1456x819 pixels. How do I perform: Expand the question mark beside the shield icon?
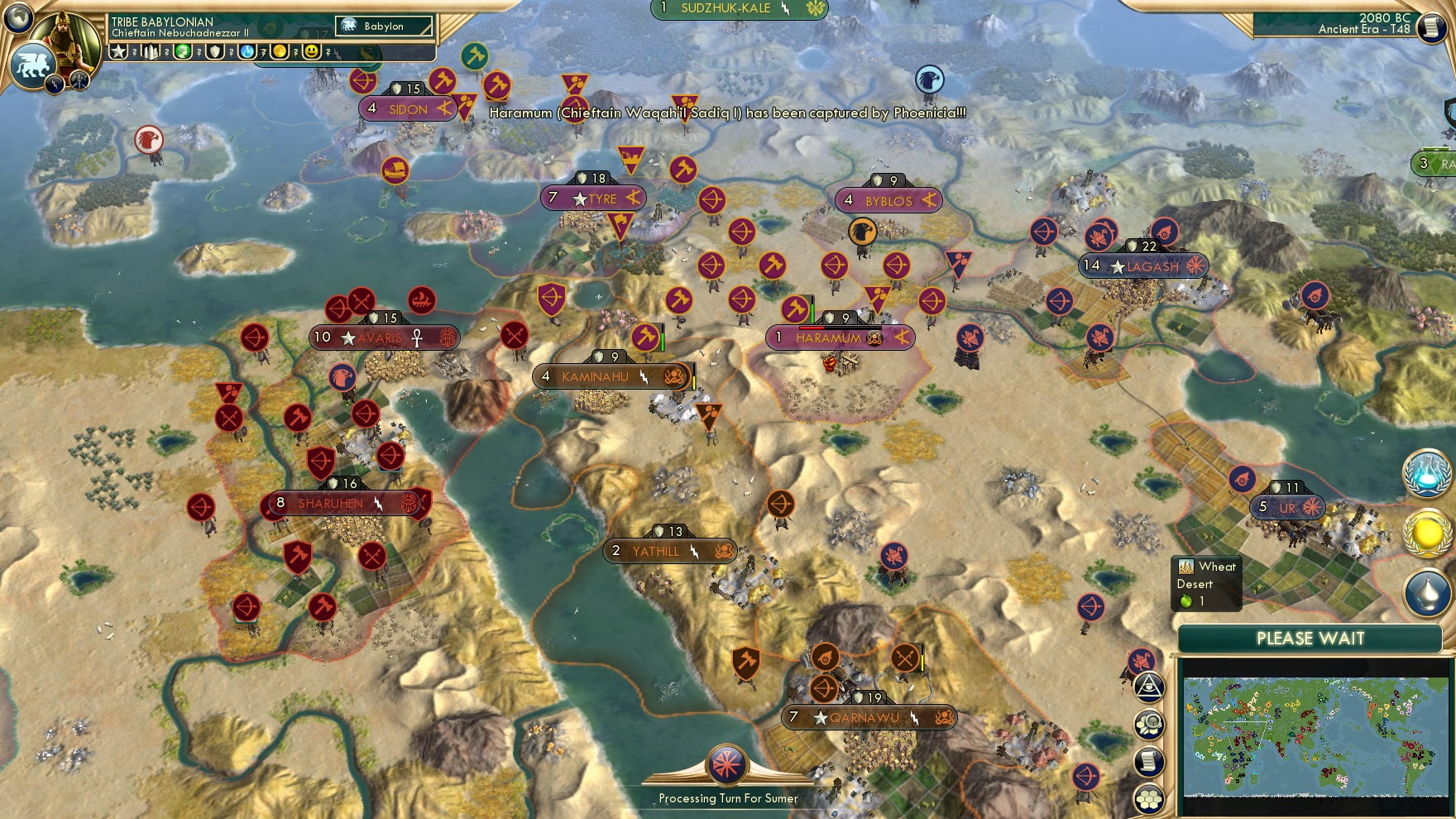(232, 53)
